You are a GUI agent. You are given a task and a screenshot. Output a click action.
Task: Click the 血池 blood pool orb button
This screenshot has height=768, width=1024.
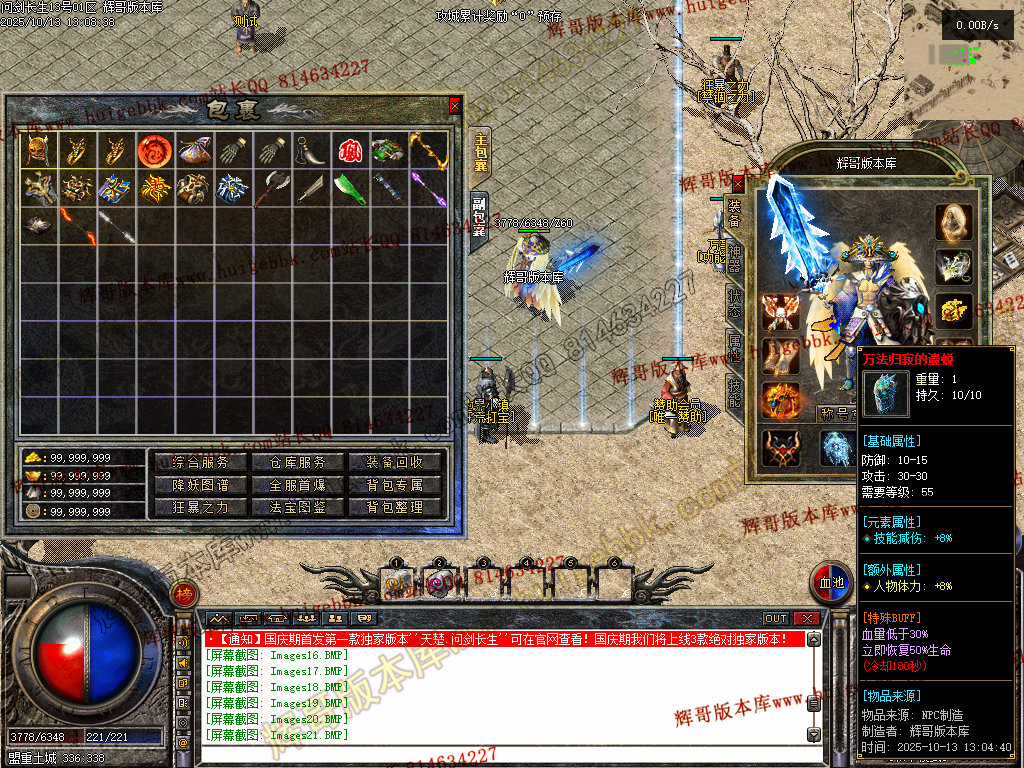coord(831,581)
